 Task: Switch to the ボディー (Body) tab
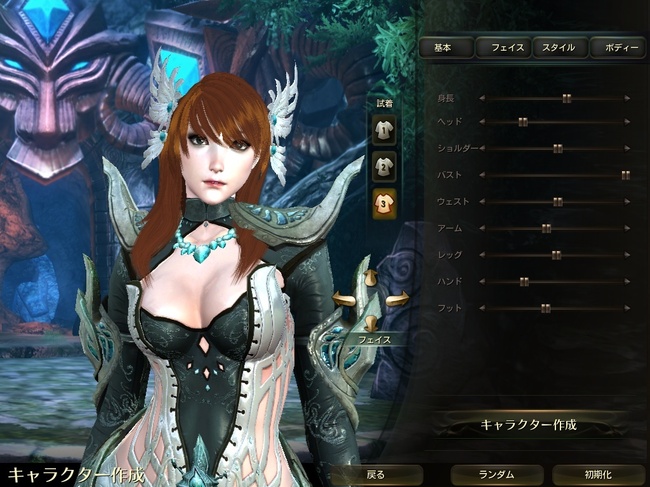click(x=617, y=47)
